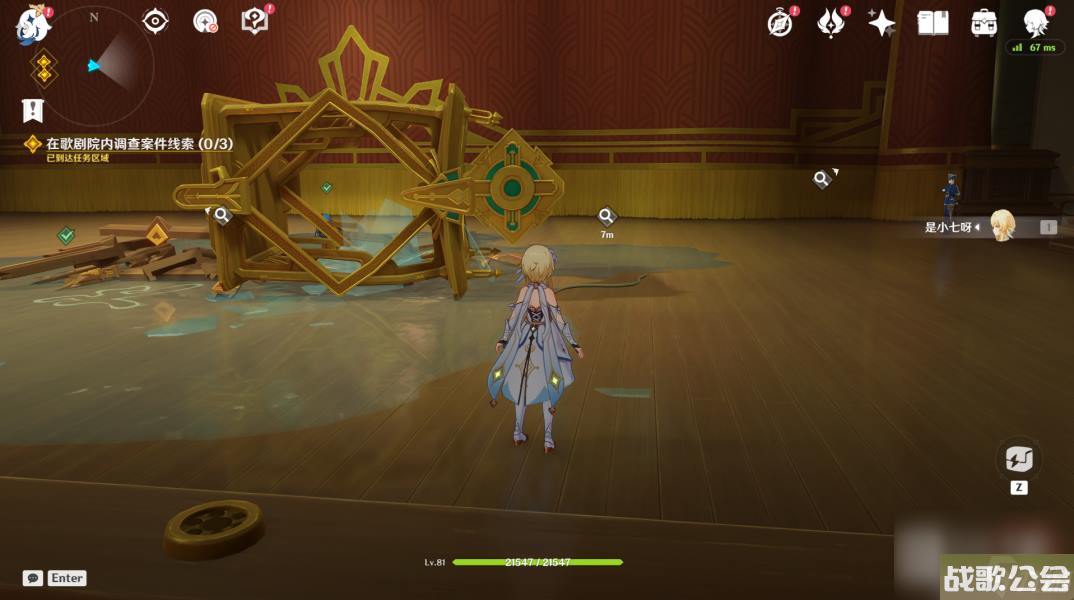Screen dimensions: 1074x600
Task: Open the compass events icon
Action: click(x=780, y=23)
